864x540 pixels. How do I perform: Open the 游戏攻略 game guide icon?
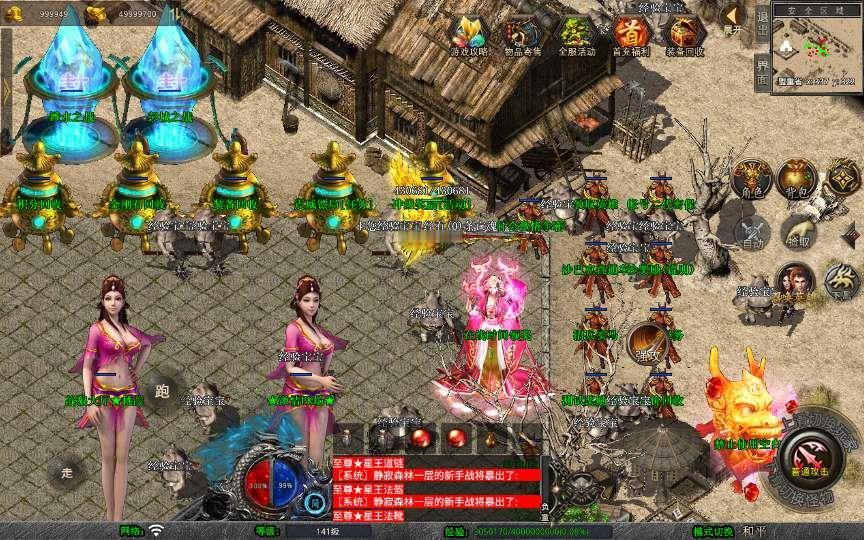470,34
